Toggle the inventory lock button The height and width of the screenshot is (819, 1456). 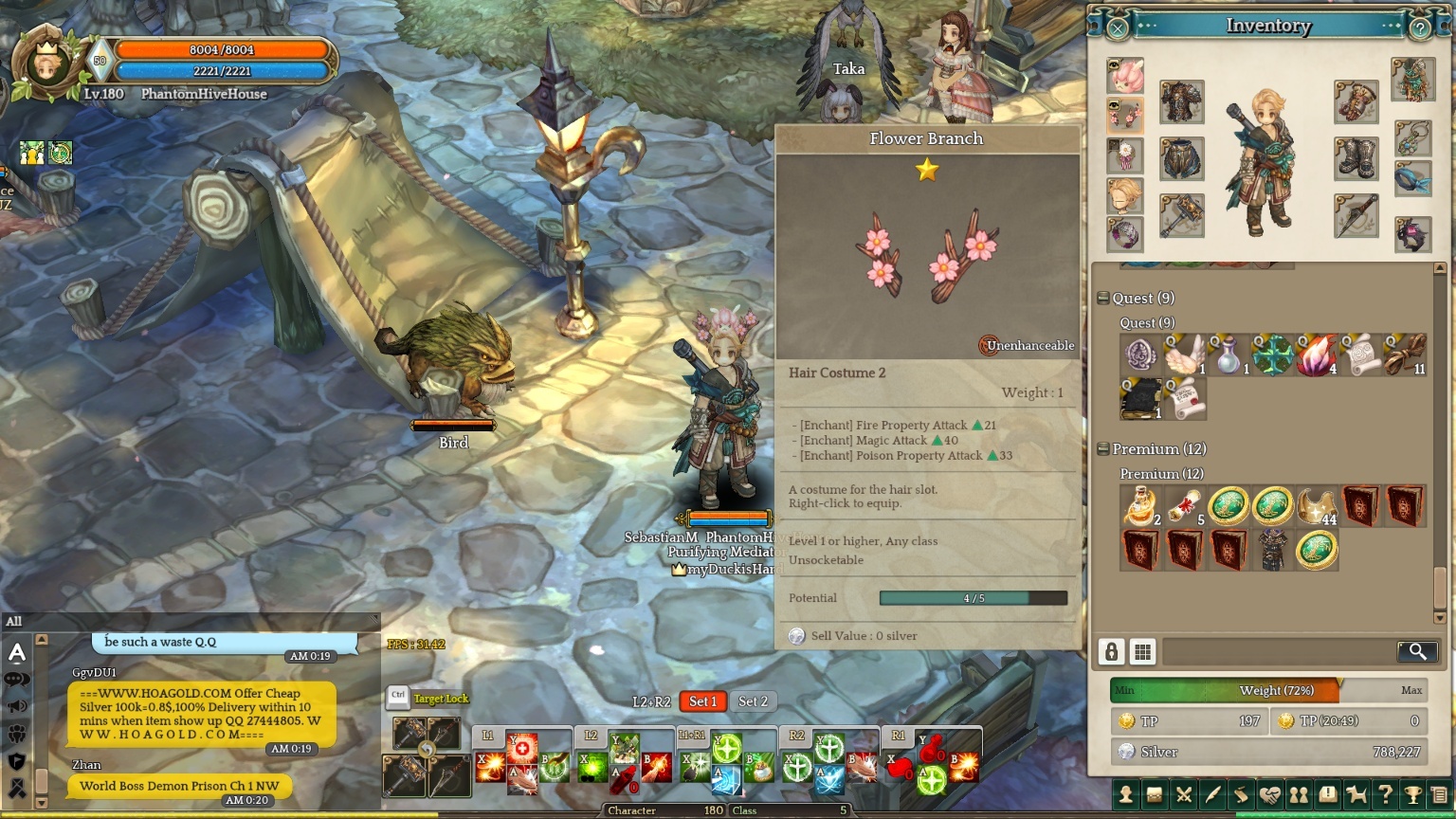click(1112, 651)
